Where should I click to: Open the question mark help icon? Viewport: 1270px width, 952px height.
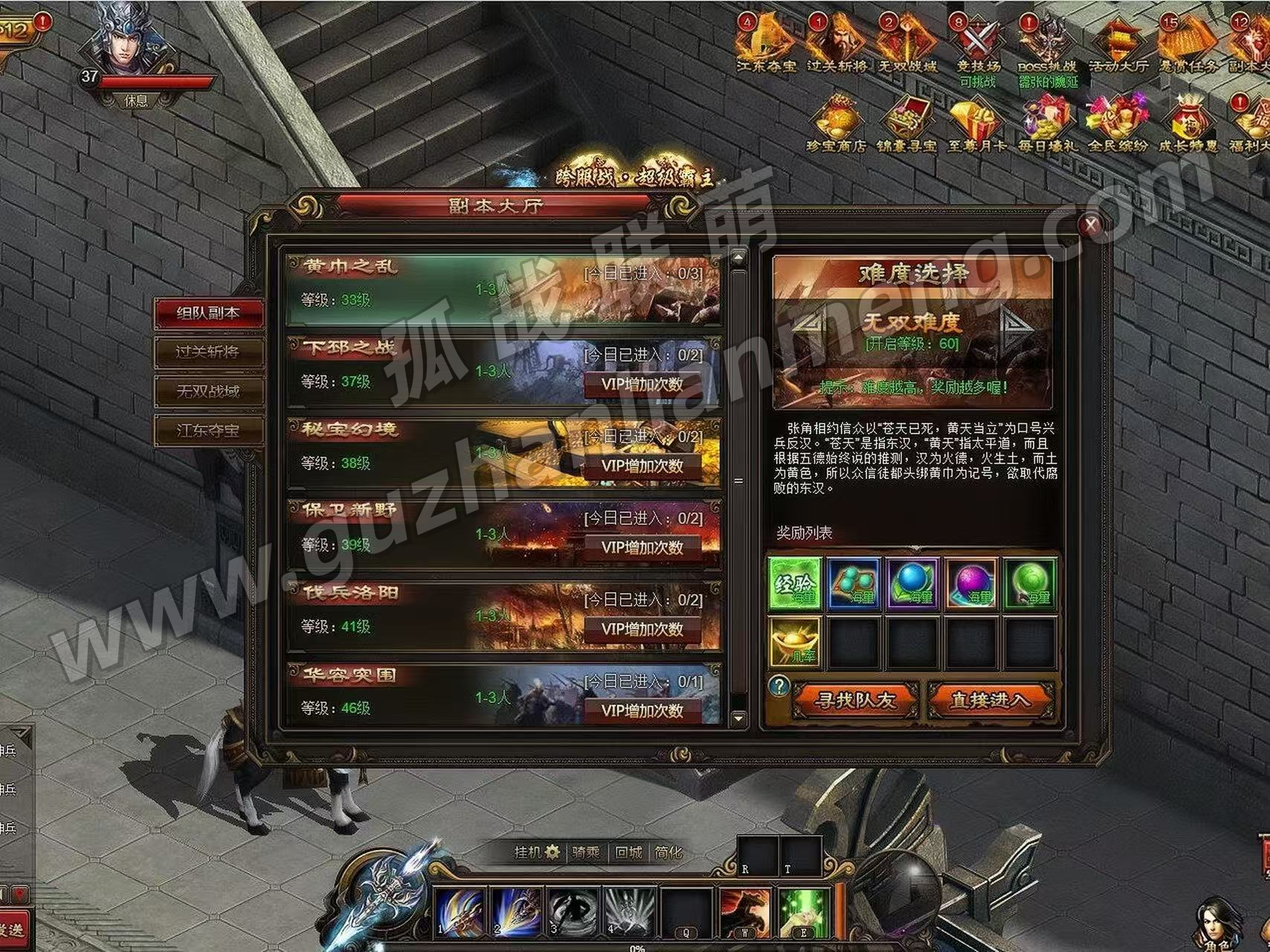[x=779, y=686]
